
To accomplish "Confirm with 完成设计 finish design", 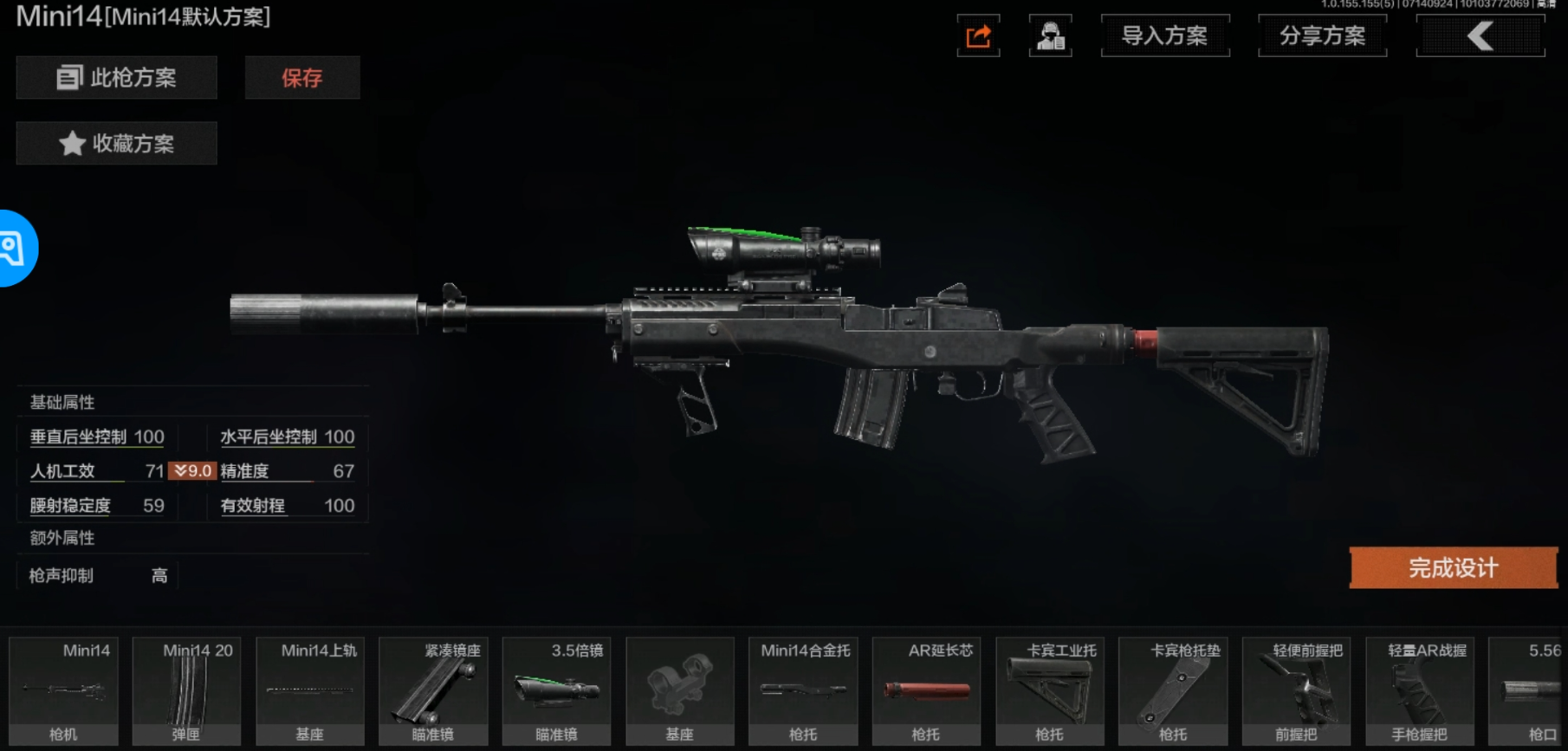I will pyautogui.click(x=1453, y=568).
